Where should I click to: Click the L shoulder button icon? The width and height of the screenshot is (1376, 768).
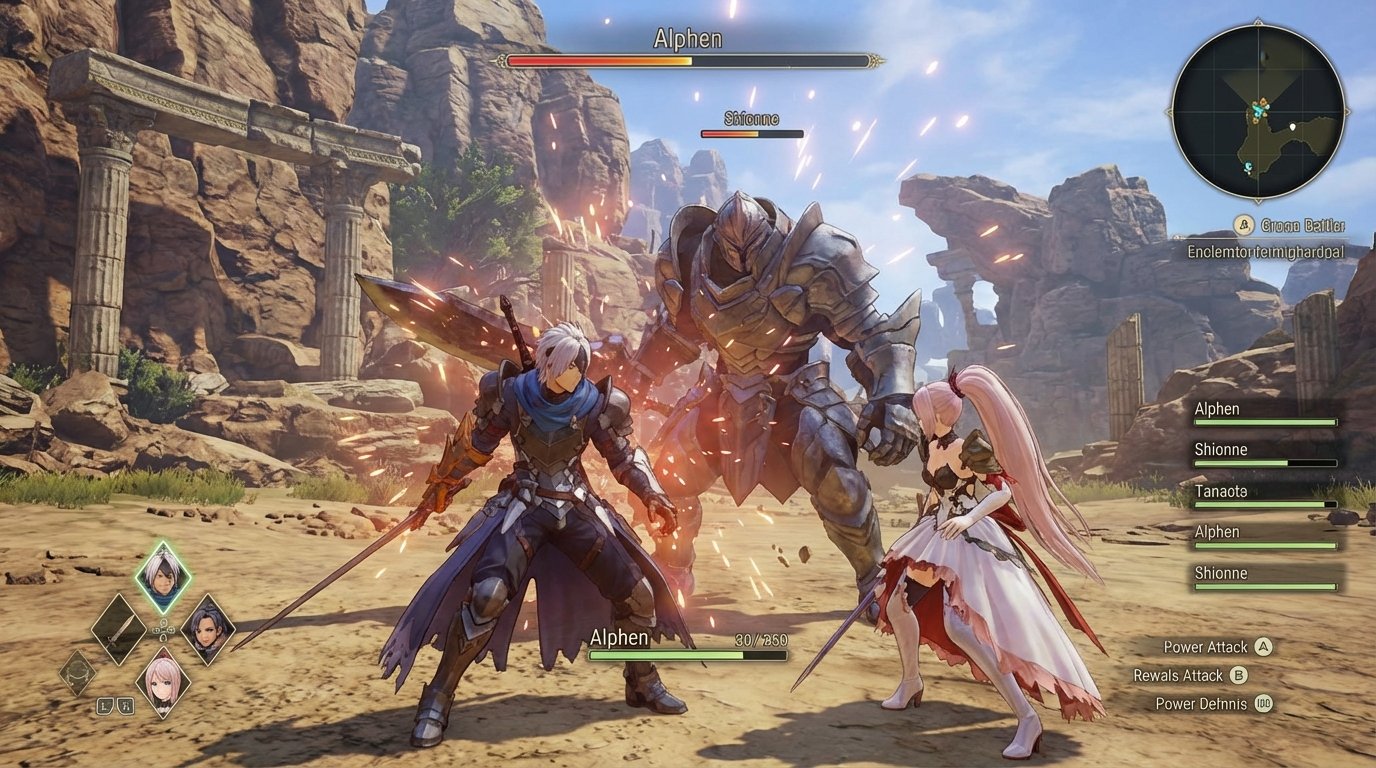point(104,705)
